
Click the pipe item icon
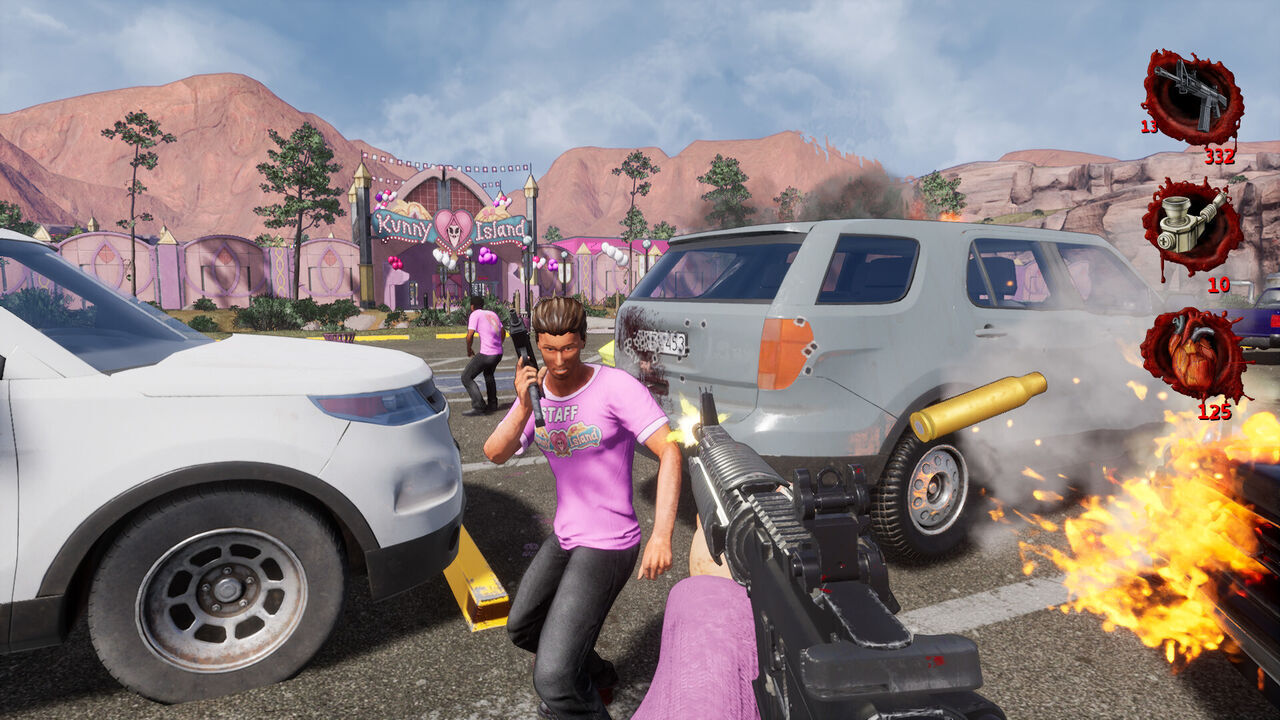coord(1190,226)
